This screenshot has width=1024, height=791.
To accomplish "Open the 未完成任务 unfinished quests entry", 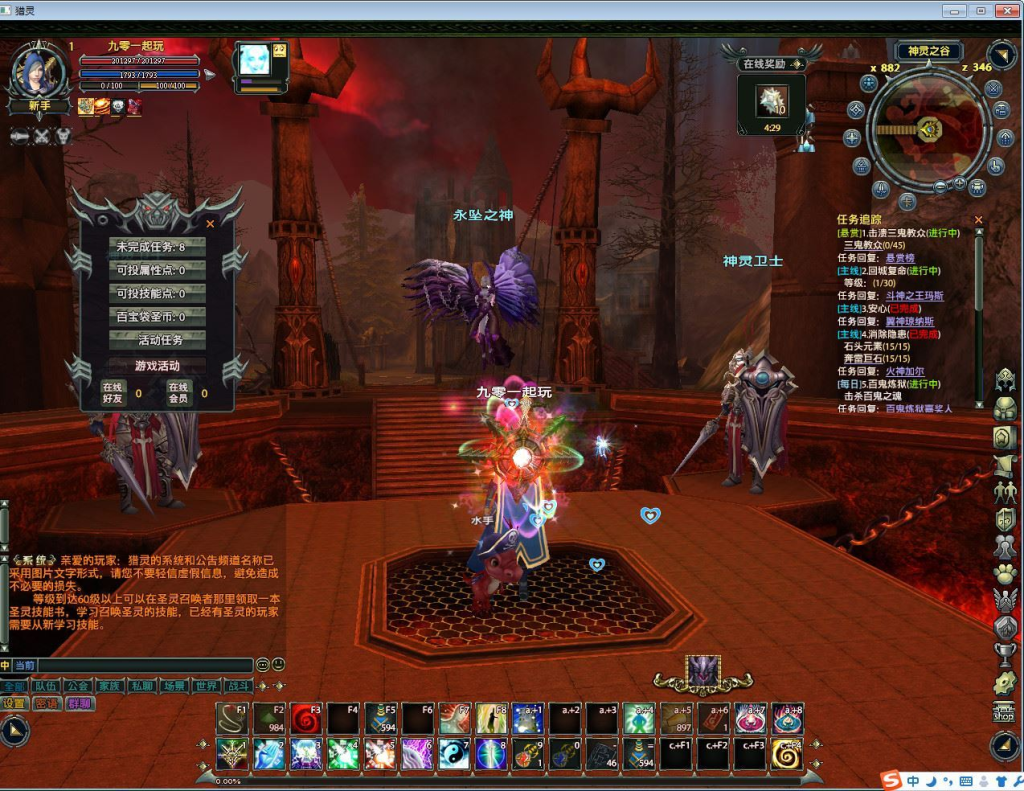I will click(x=157, y=246).
